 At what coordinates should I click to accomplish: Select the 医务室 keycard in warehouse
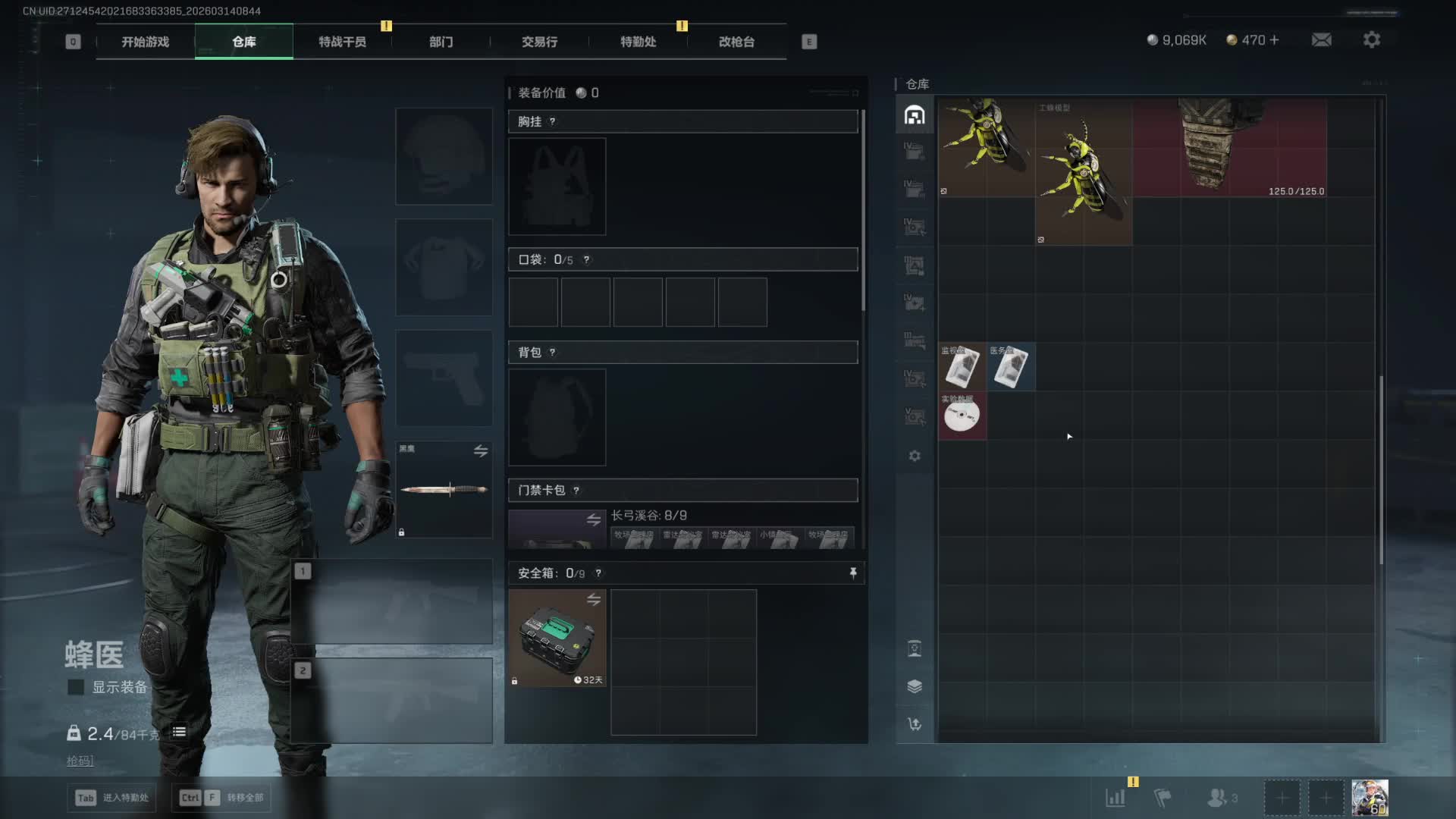pos(1010,367)
